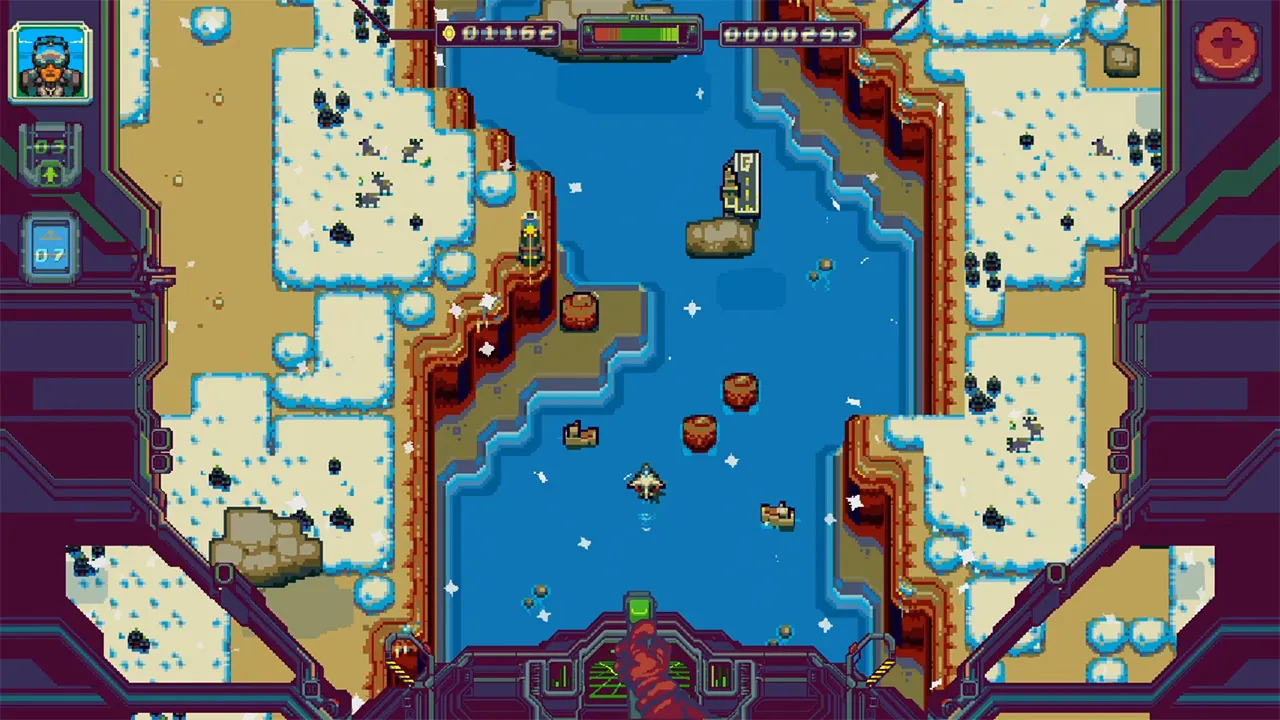
Task: Select the floating barrel in mid-river
Action: point(741,391)
